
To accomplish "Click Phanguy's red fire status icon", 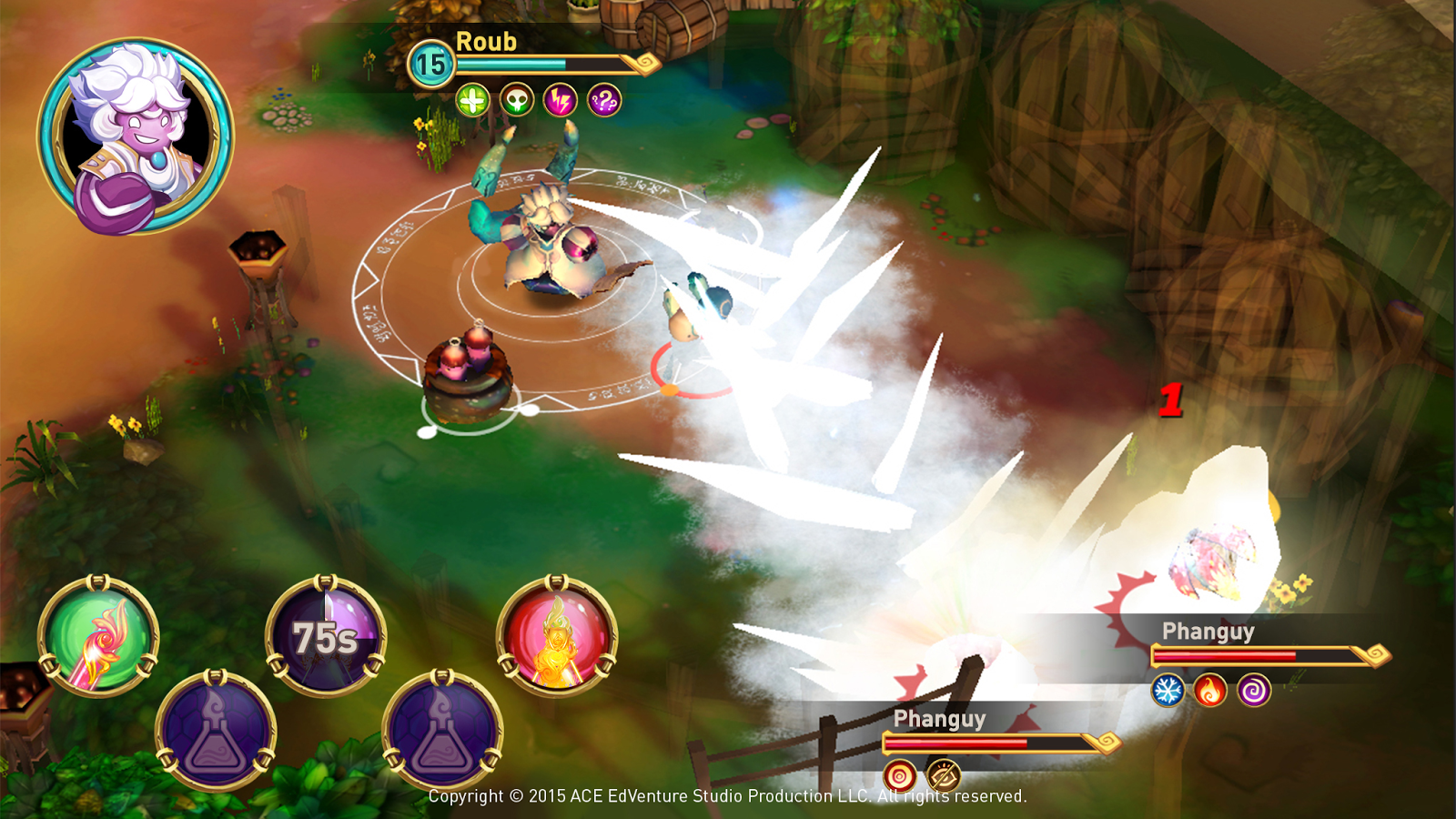I will point(1210,691).
